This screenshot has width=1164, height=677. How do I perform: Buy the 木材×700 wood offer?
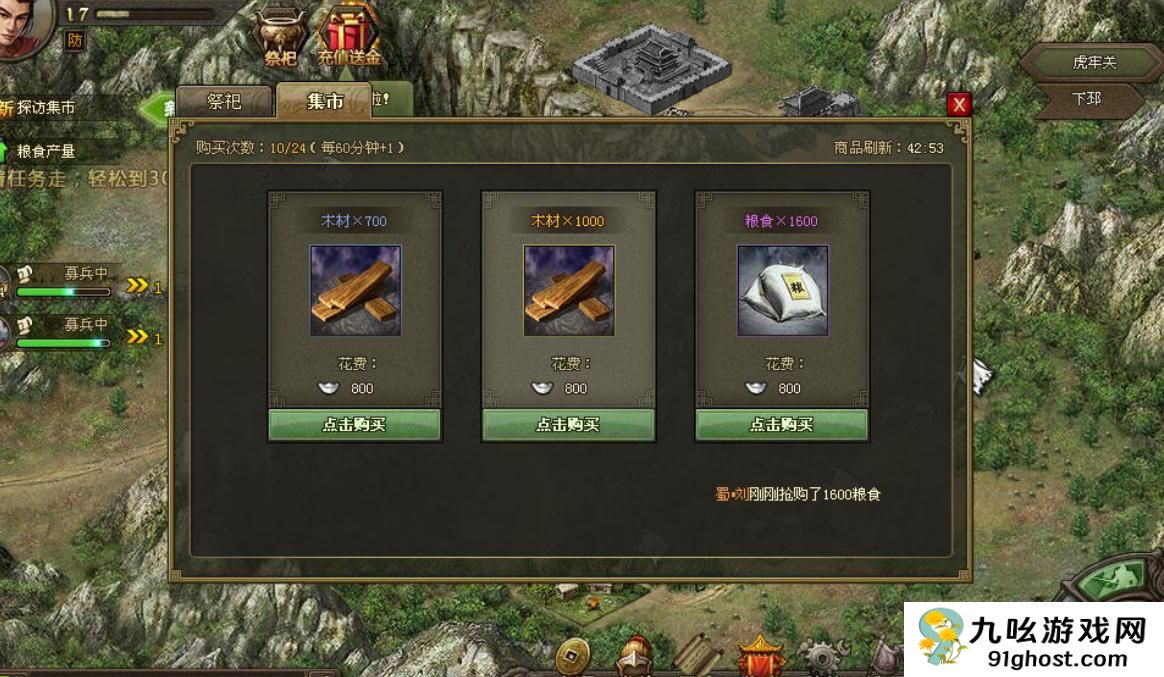[x=354, y=424]
